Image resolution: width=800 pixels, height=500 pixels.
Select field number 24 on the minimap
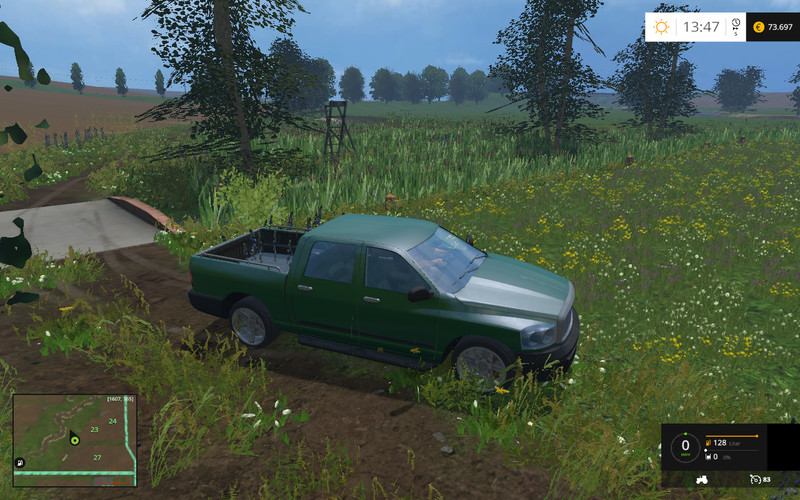click(112, 421)
